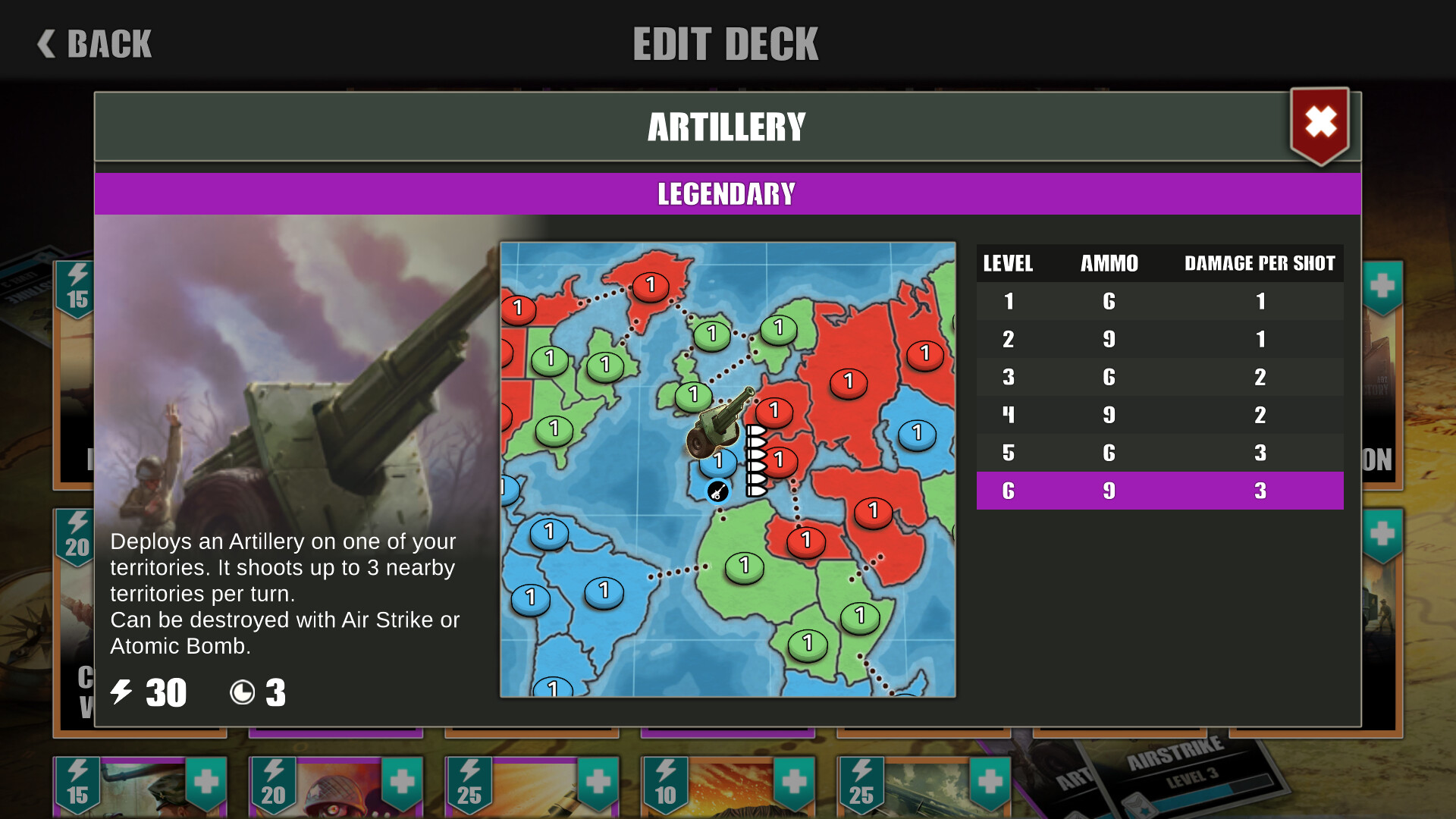The height and width of the screenshot is (819, 1456).
Task: Click the back chevron arrow icon
Action: click(x=45, y=43)
